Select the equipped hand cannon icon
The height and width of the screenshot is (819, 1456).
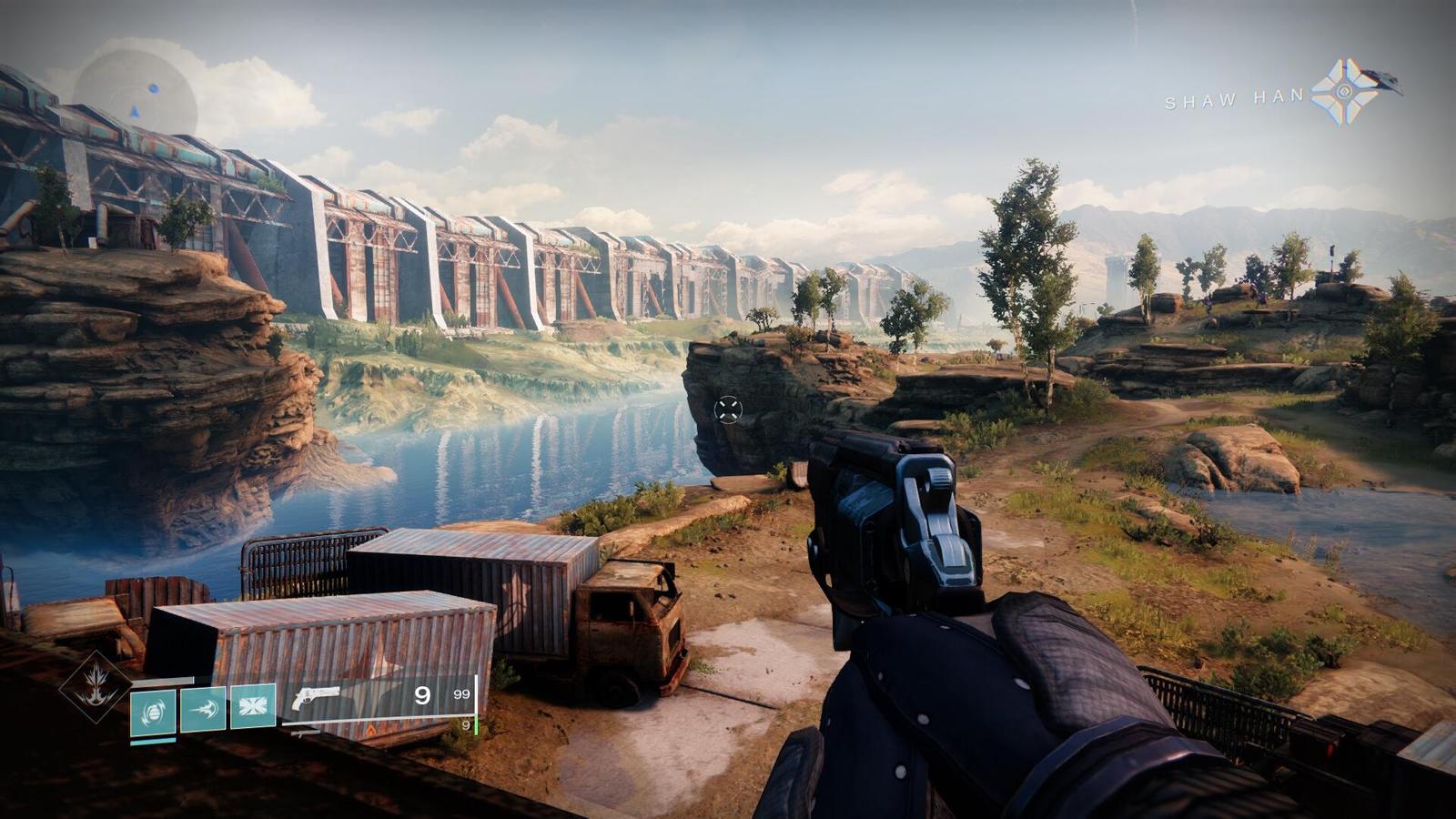coord(316,699)
